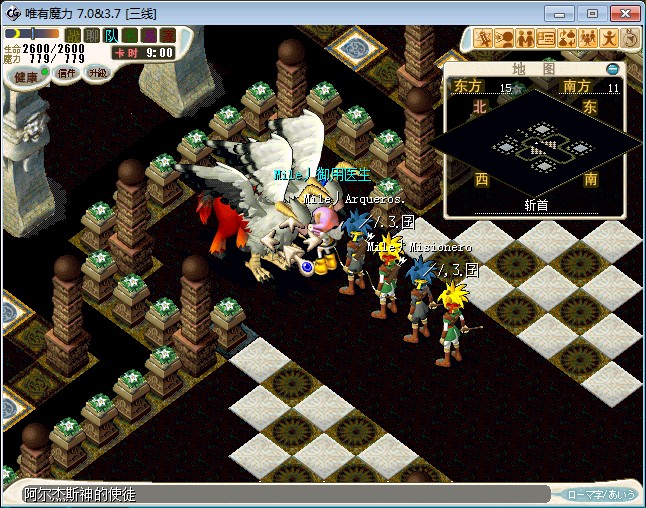The height and width of the screenshot is (508, 646).
Task: Open the party group icon
Action: tap(588, 39)
